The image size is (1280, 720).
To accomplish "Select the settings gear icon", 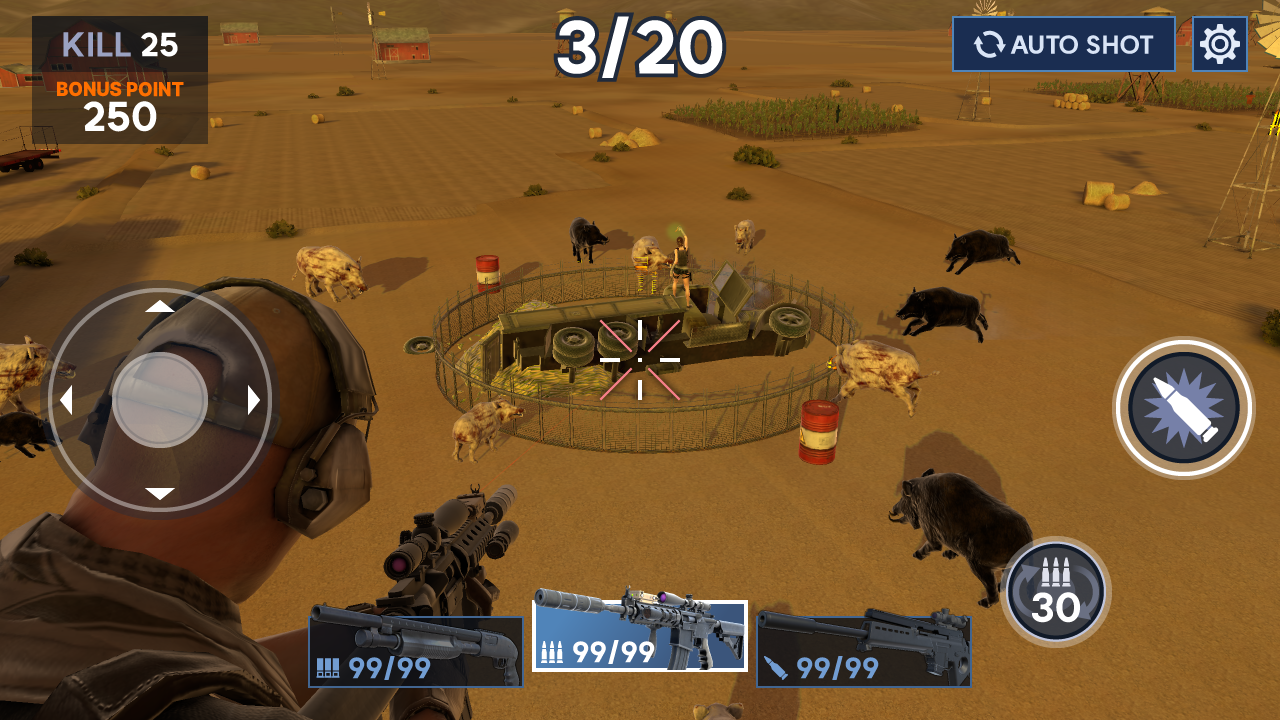I will point(1221,43).
